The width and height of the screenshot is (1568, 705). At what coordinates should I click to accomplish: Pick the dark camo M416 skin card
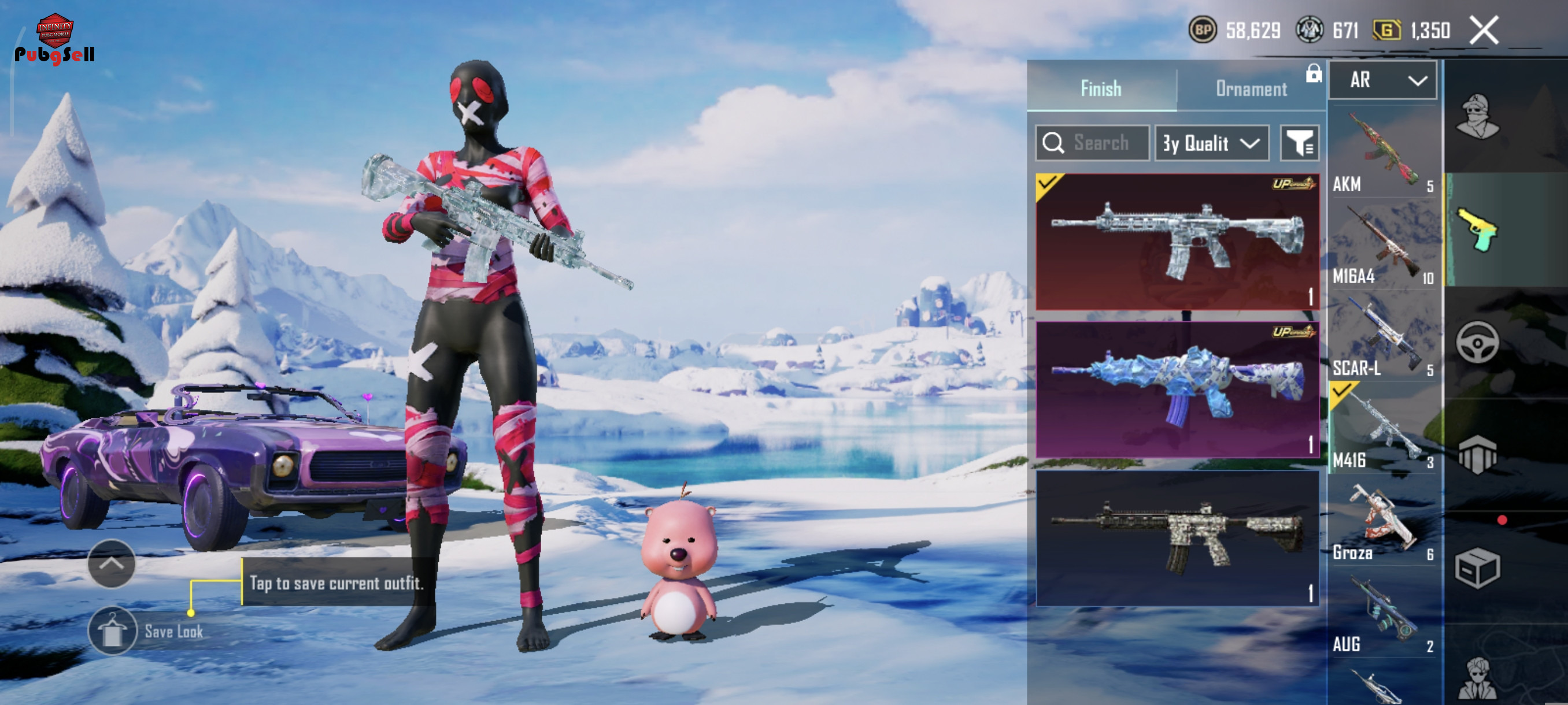pos(1177,538)
